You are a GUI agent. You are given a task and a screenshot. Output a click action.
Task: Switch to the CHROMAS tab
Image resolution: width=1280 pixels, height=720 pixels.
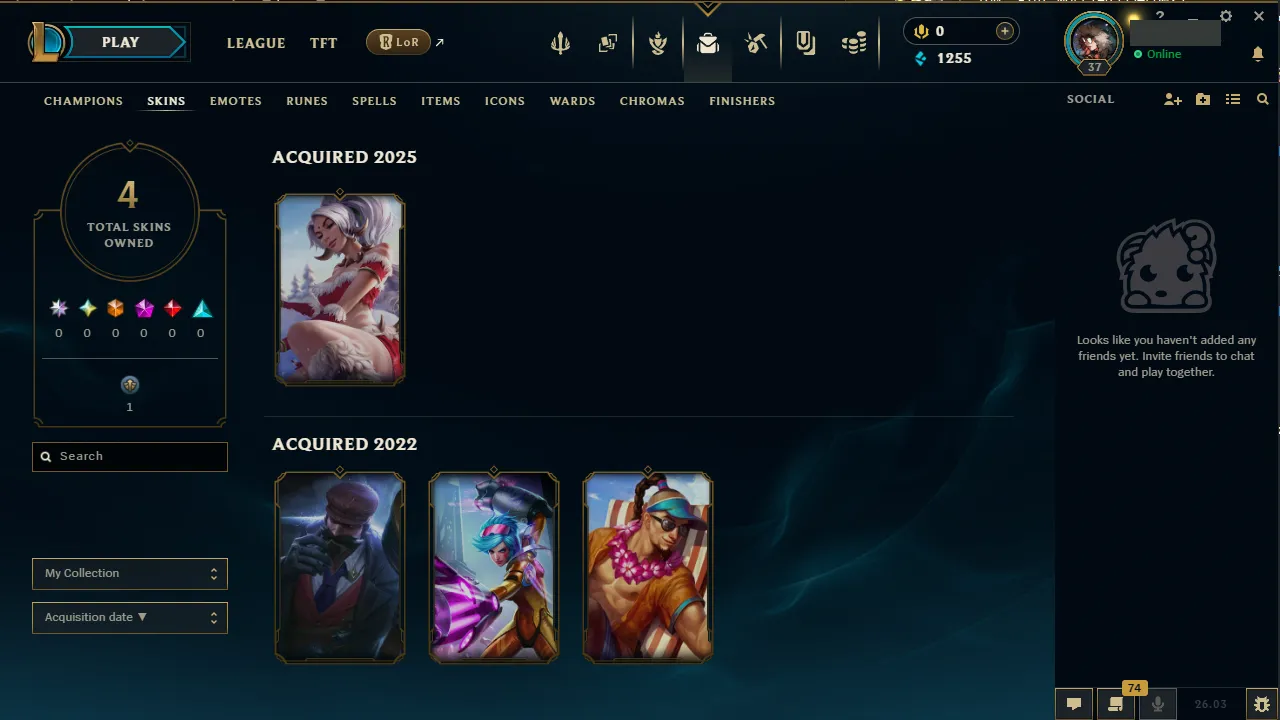[652, 101]
